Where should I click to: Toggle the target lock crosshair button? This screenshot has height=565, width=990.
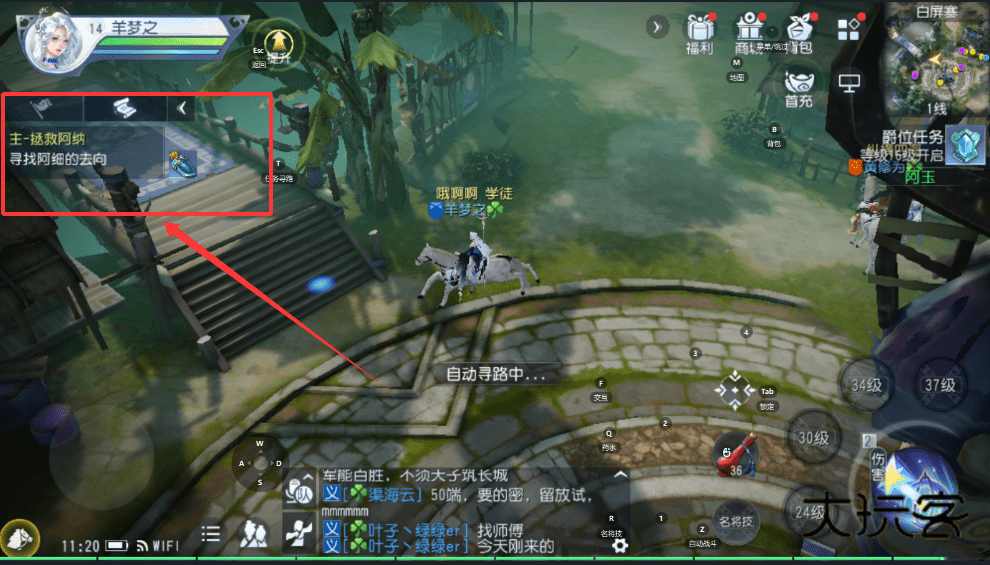[735, 389]
